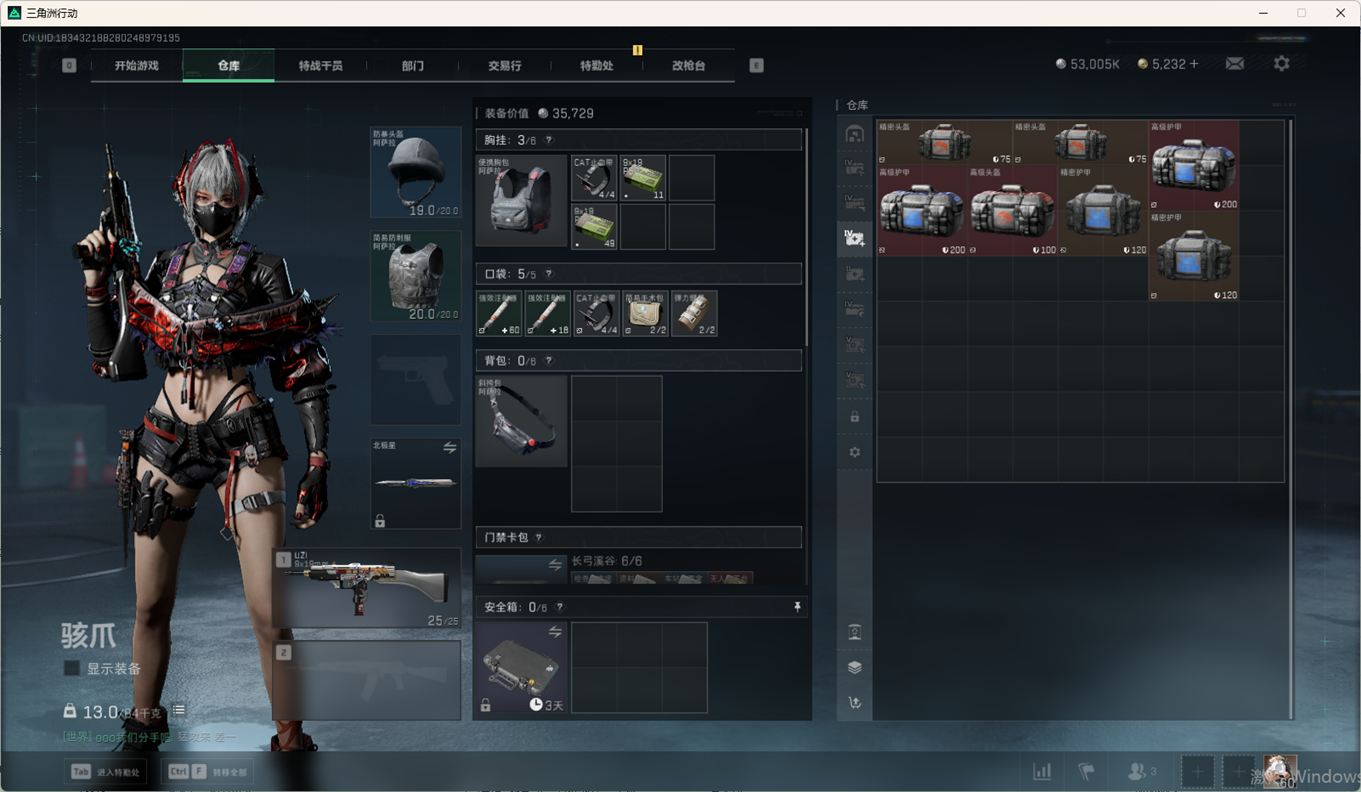
Task: Open the 特战干员 tab
Action: [x=320, y=66]
